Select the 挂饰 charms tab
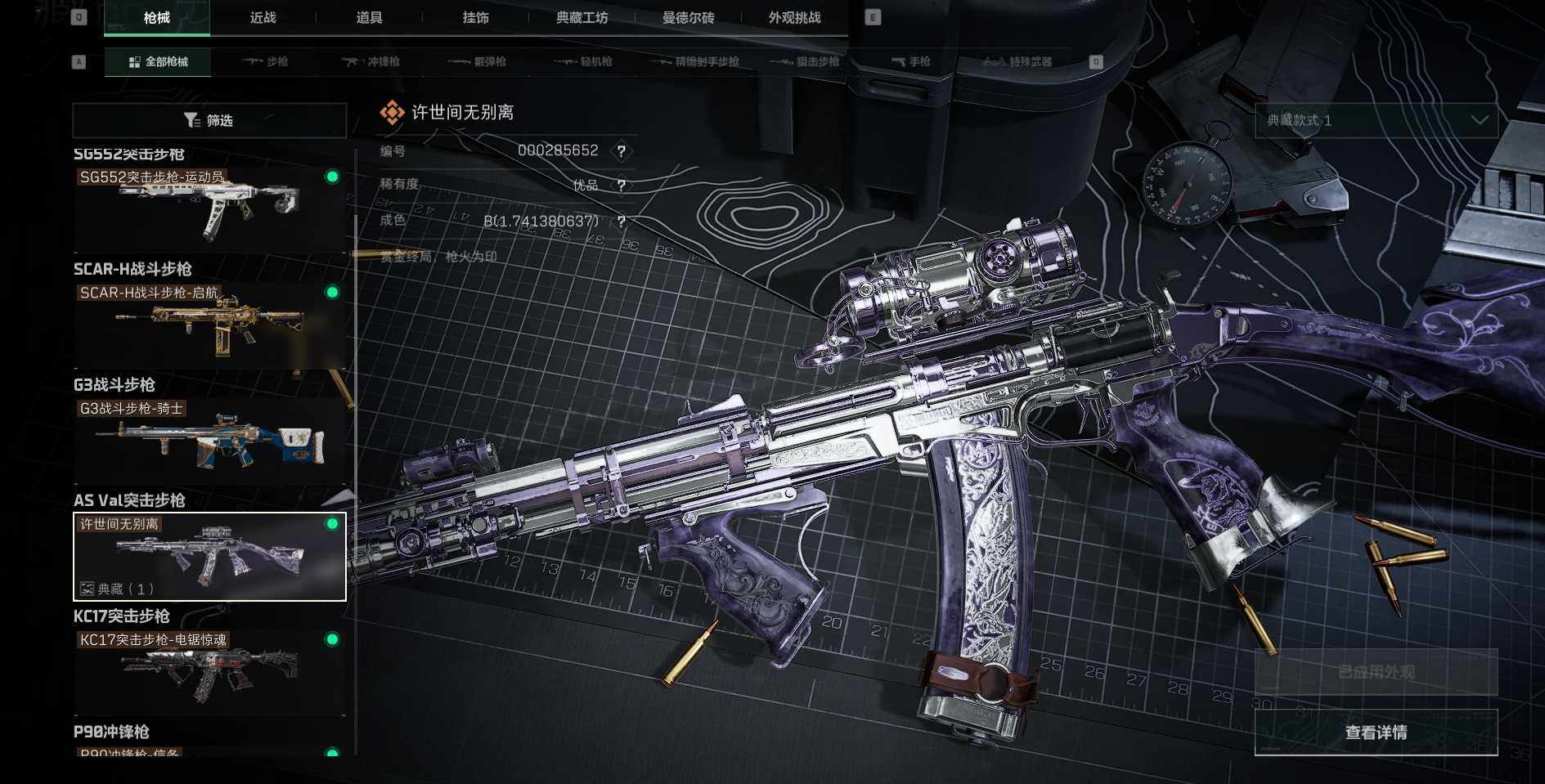 pyautogui.click(x=475, y=18)
